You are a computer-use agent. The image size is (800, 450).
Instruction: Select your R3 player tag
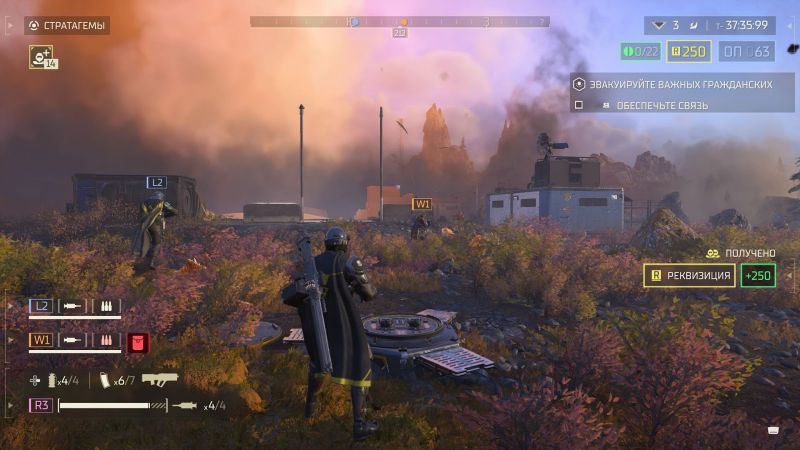click(42, 405)
